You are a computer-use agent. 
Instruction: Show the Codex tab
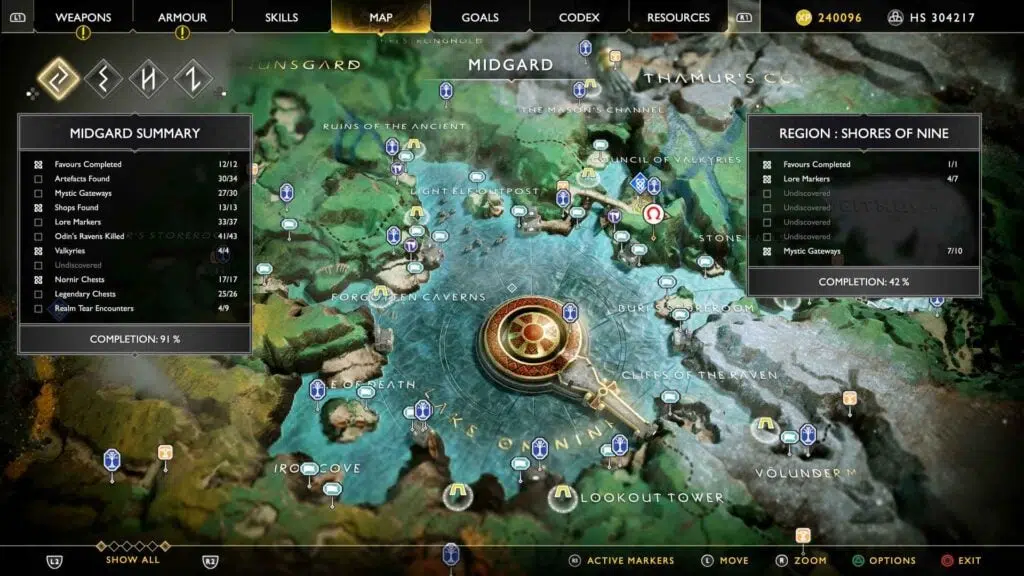pyautogui.click(x=580, y=17)
